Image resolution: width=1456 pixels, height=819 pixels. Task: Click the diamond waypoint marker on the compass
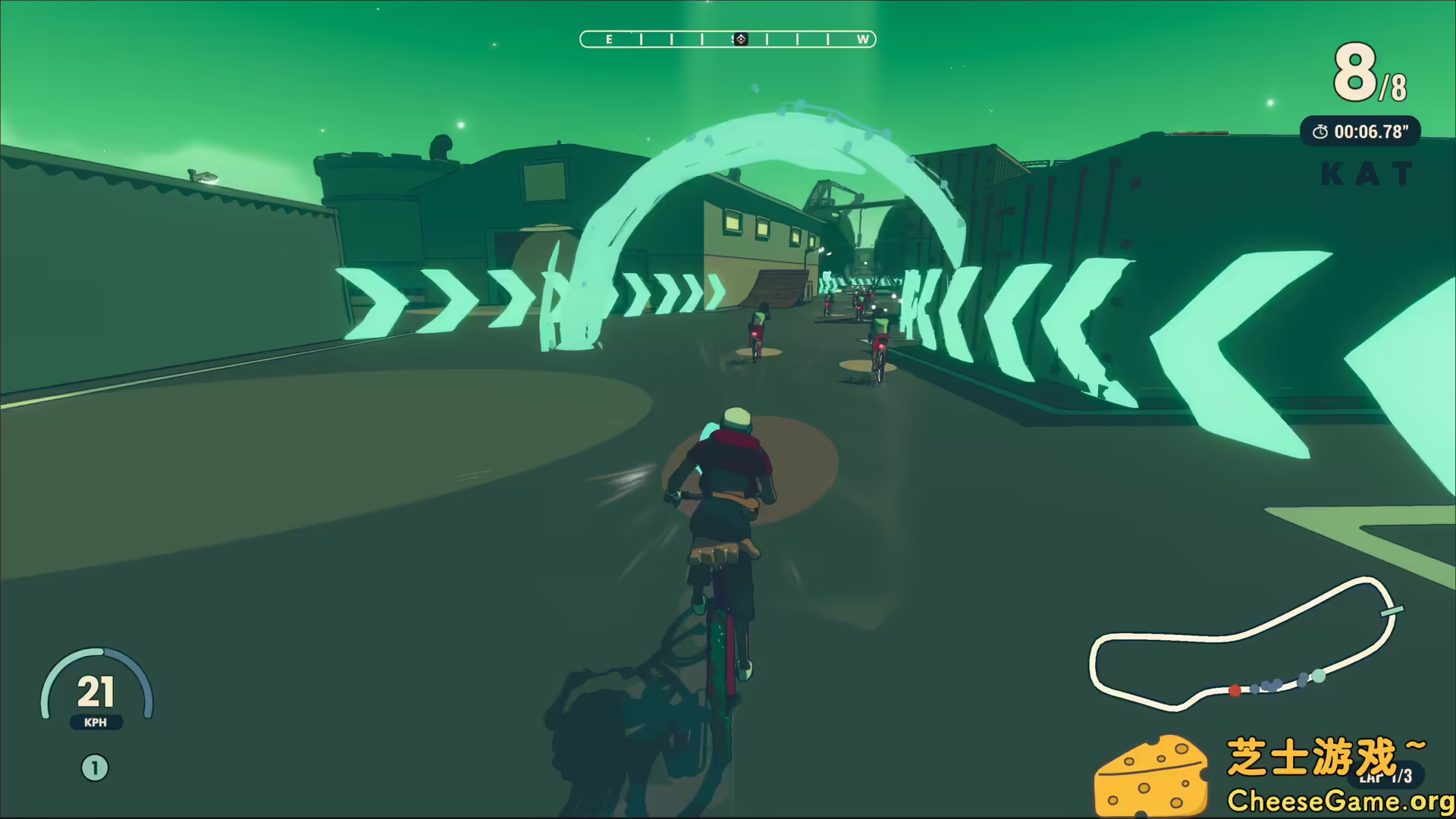pyautogui.click(x=741, y=38)
